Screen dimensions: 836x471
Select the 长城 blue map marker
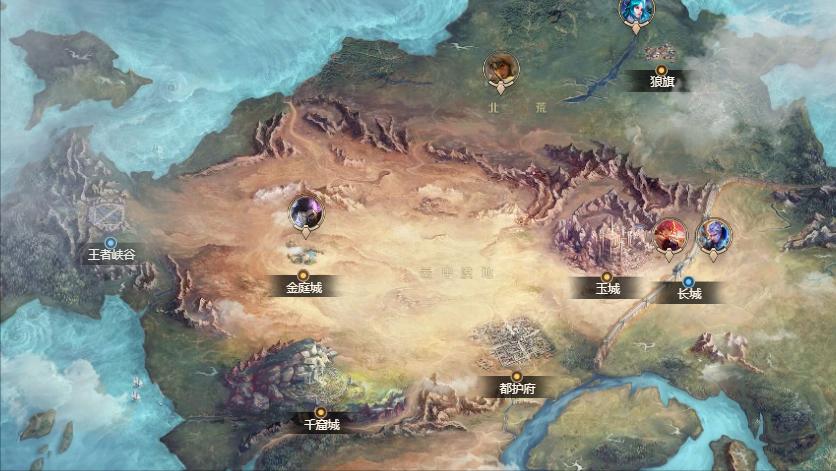tap(689, 281)
